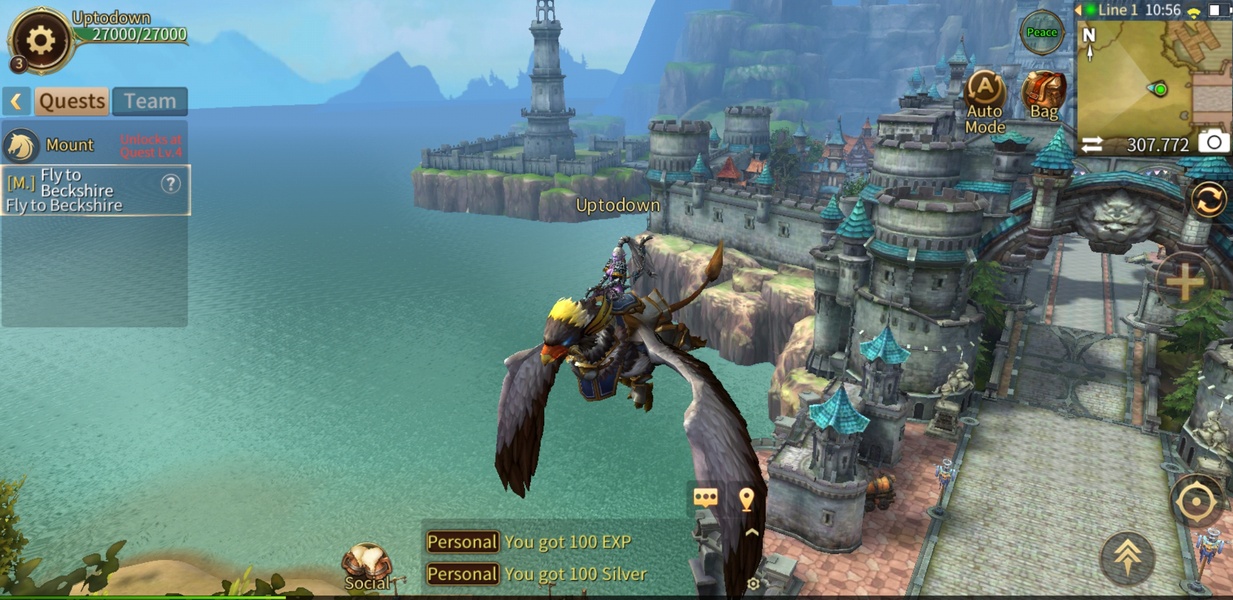This screenshot has width=1233, height=600.
Task: Click the location pin icon
Action: [746, 498]
